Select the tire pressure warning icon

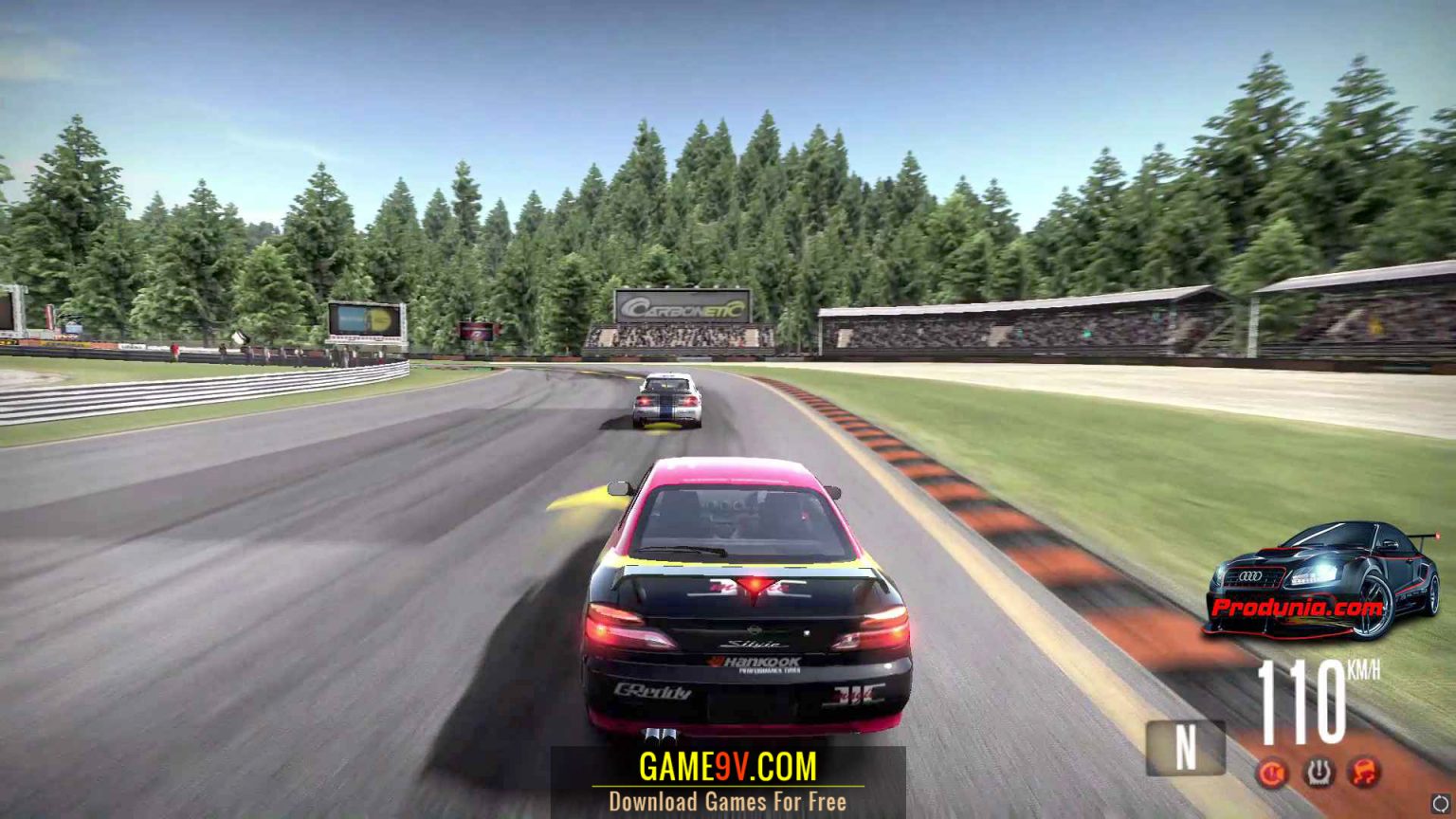point(1319,773)
